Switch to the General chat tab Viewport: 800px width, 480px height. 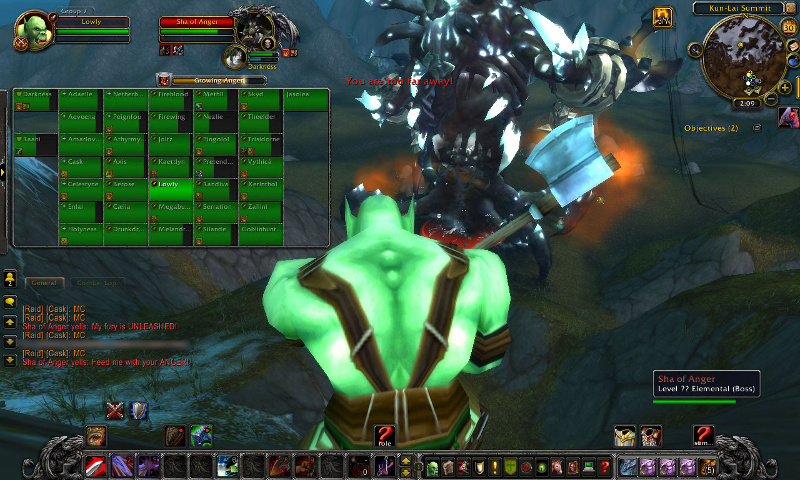point(45,284)
